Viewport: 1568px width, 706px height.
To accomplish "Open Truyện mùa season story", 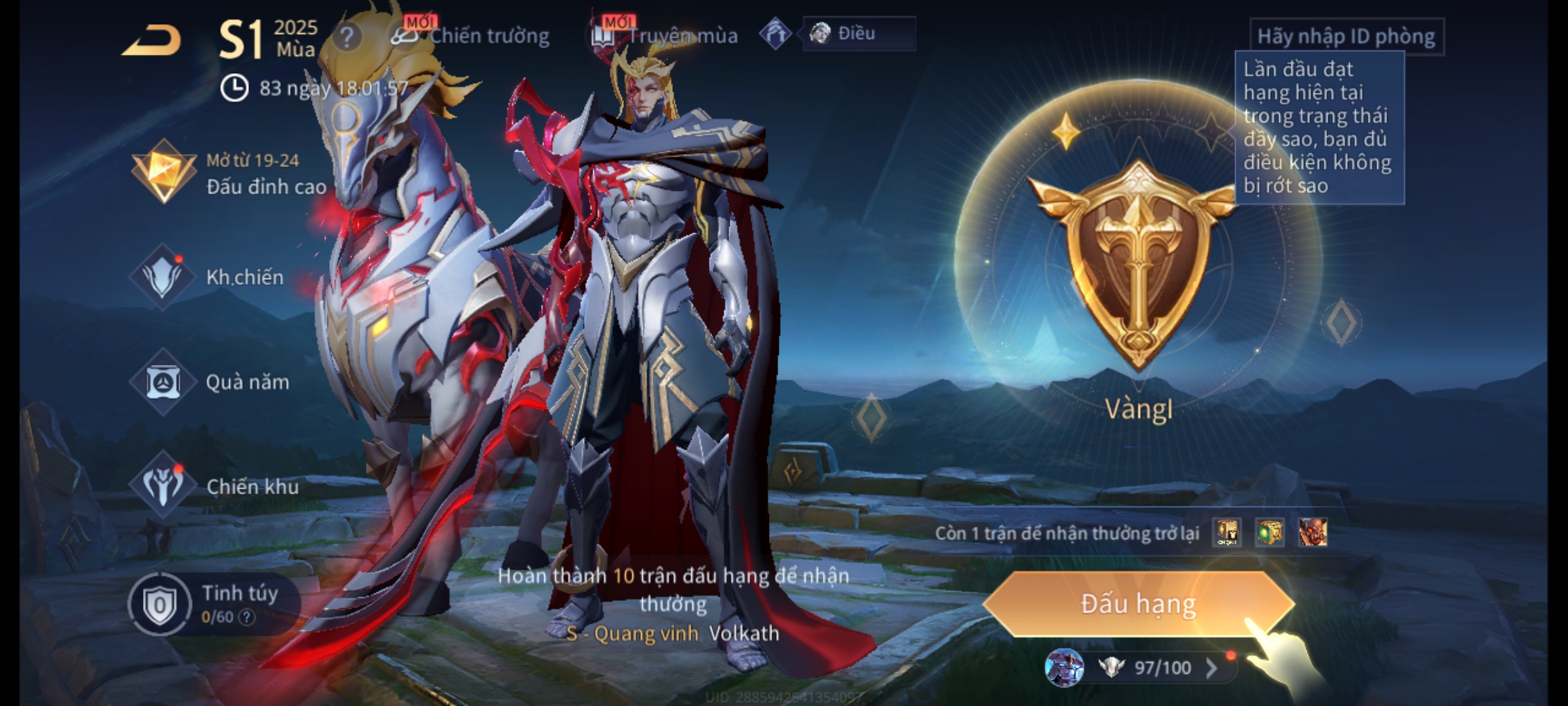I will pyautogui.click(x=665, y=35).
